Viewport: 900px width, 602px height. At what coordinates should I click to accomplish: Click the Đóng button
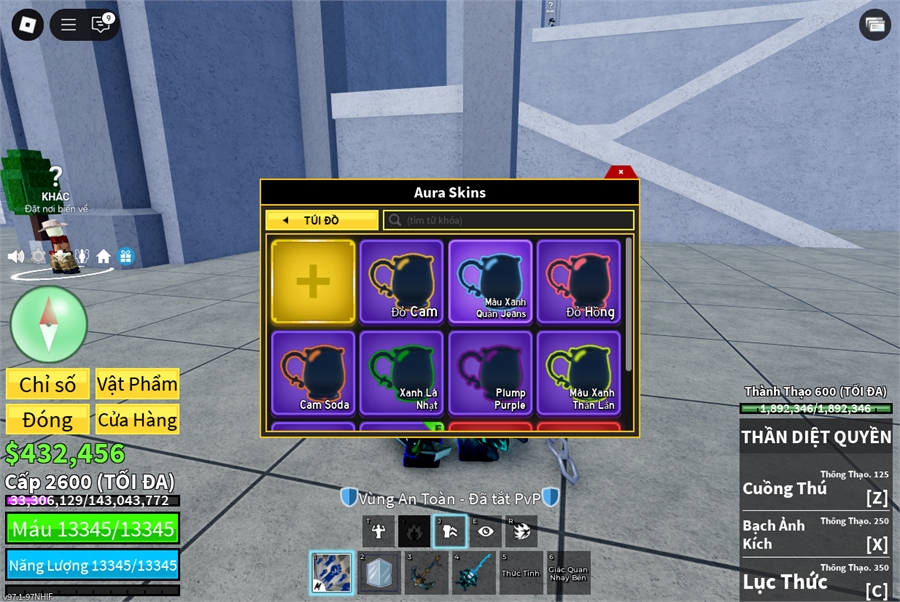click(x=48, y=420)
